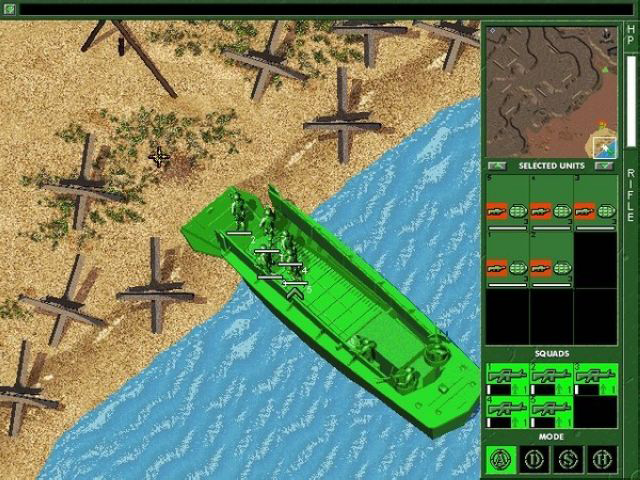Select squad 5 rifle tile

pyautogui.click(x=551, y=411)
